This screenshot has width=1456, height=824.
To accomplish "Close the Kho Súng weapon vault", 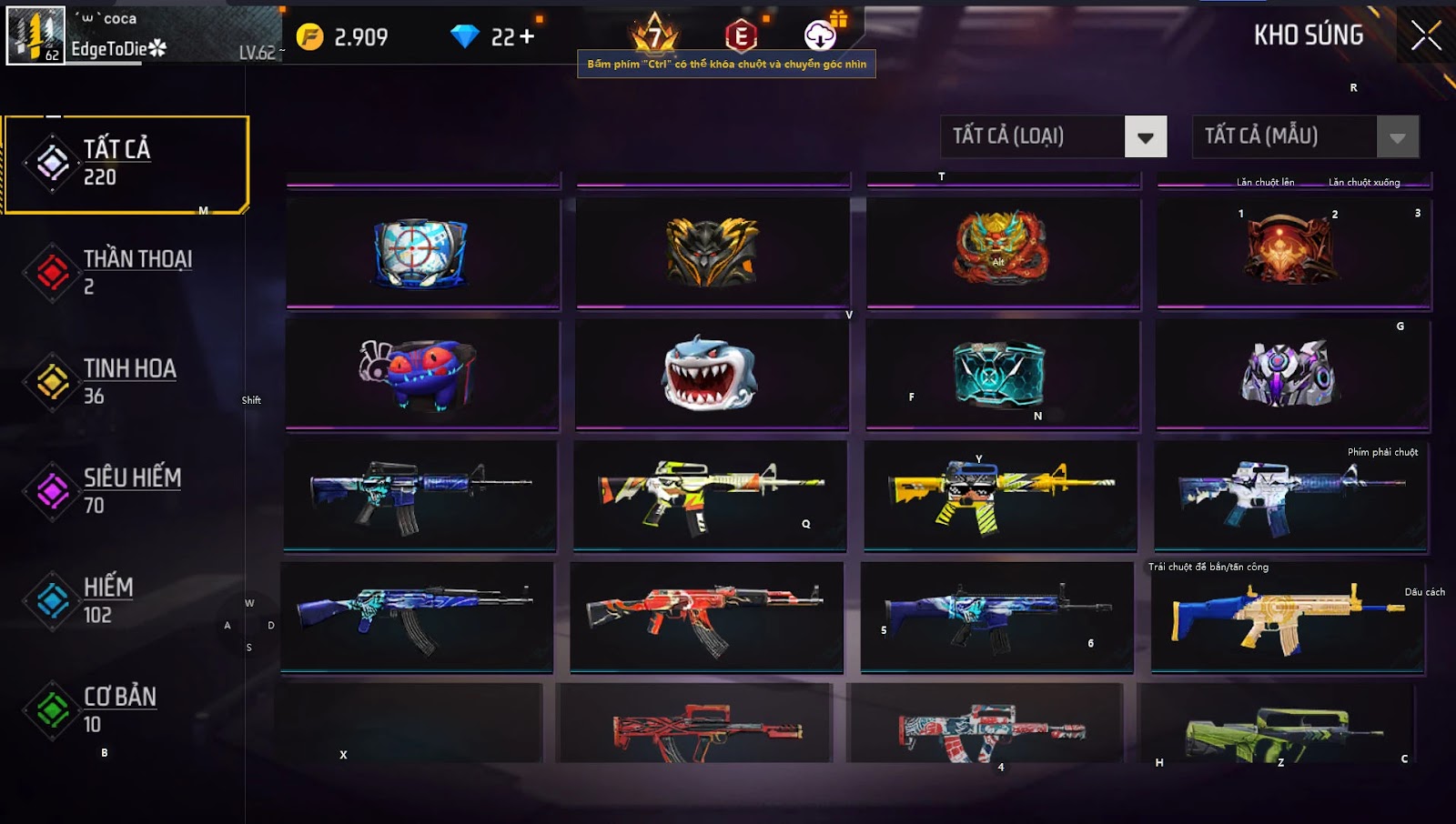I will pyautogui.click(x=1426, y=36).
